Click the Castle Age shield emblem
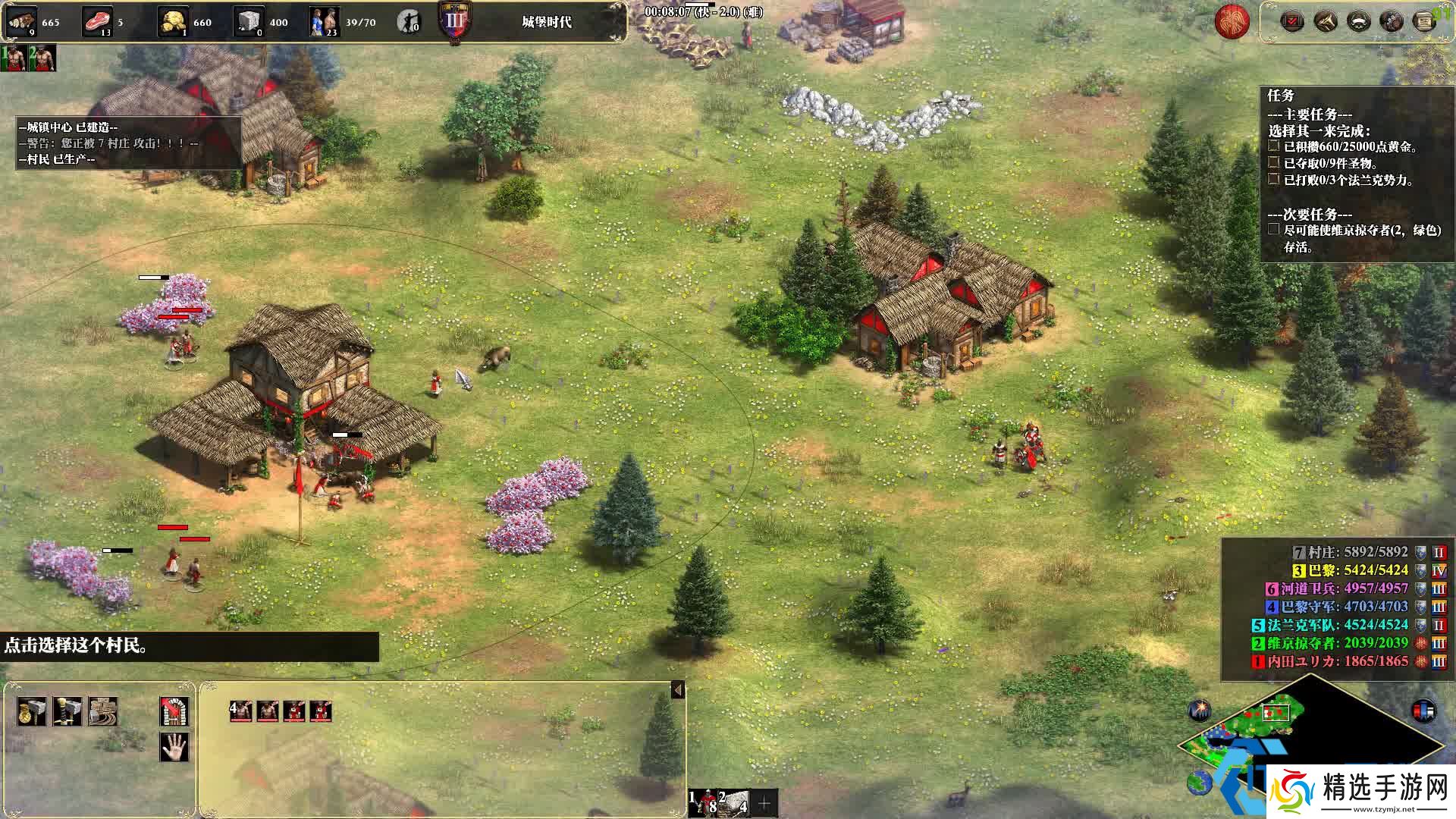Image resolution: width=1456 pixels, height=819 pixels. pos(454,20)
